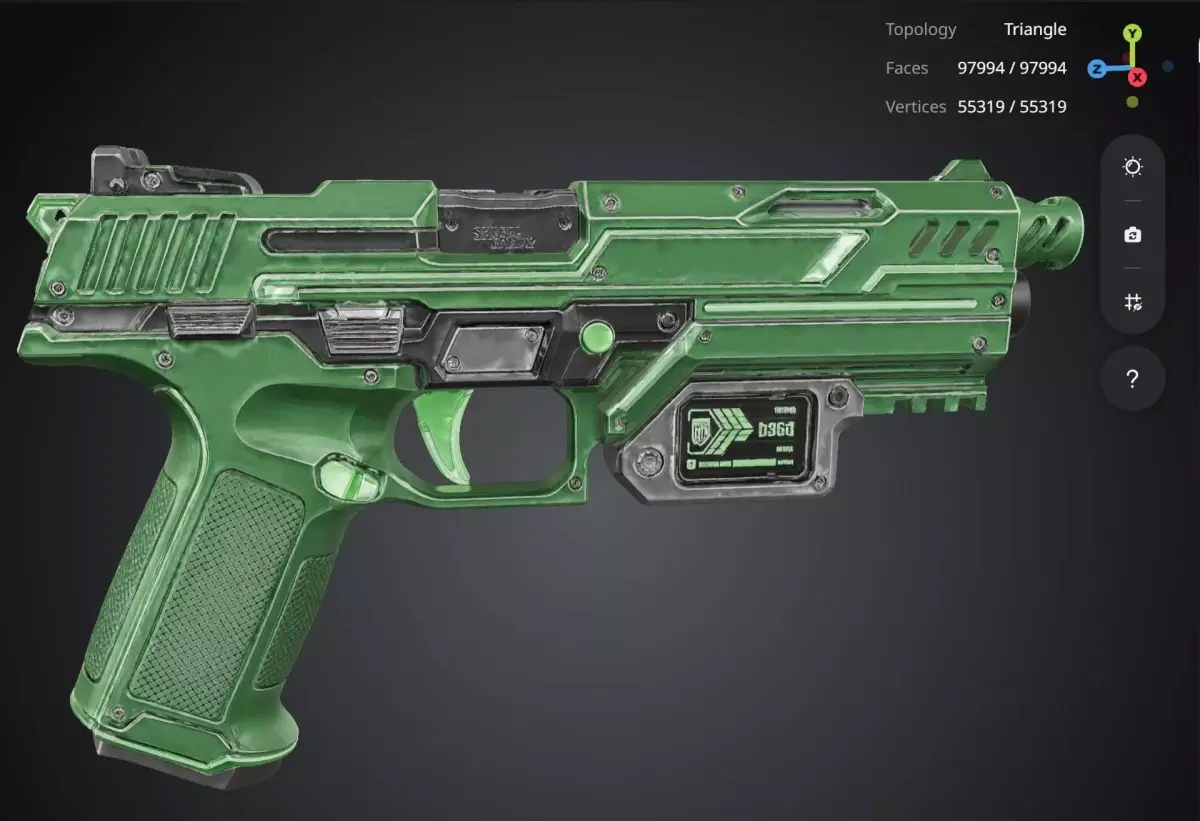Open help with the question mark button
This screenshot has height=821, width=1200.
[x=1132, y=379]
